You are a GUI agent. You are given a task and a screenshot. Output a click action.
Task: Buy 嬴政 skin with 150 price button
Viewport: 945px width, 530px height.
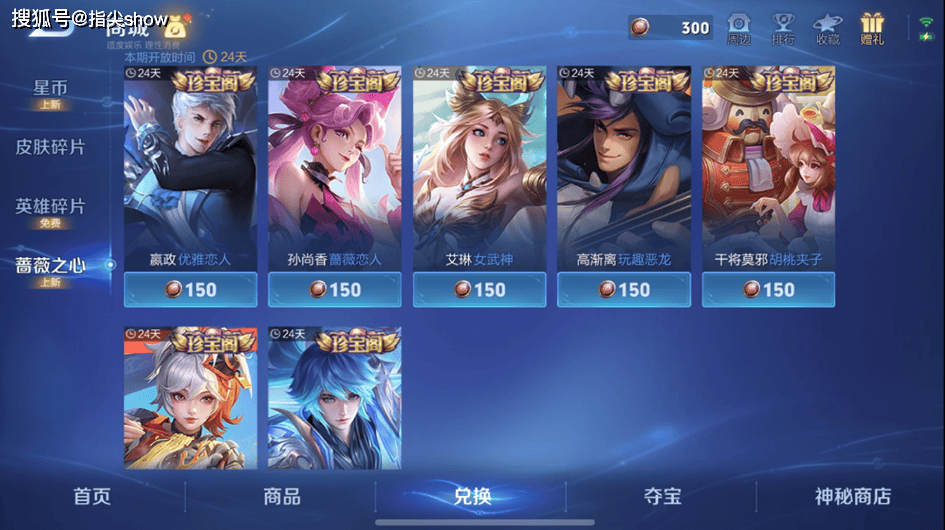[x=190, y=290]
